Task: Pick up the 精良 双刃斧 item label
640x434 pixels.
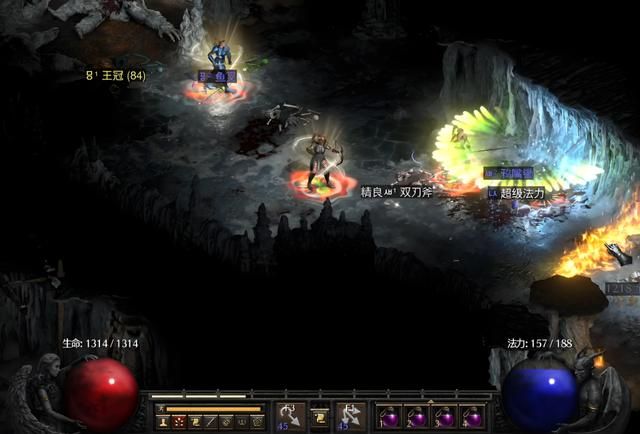Action: (x=396, y=191)
